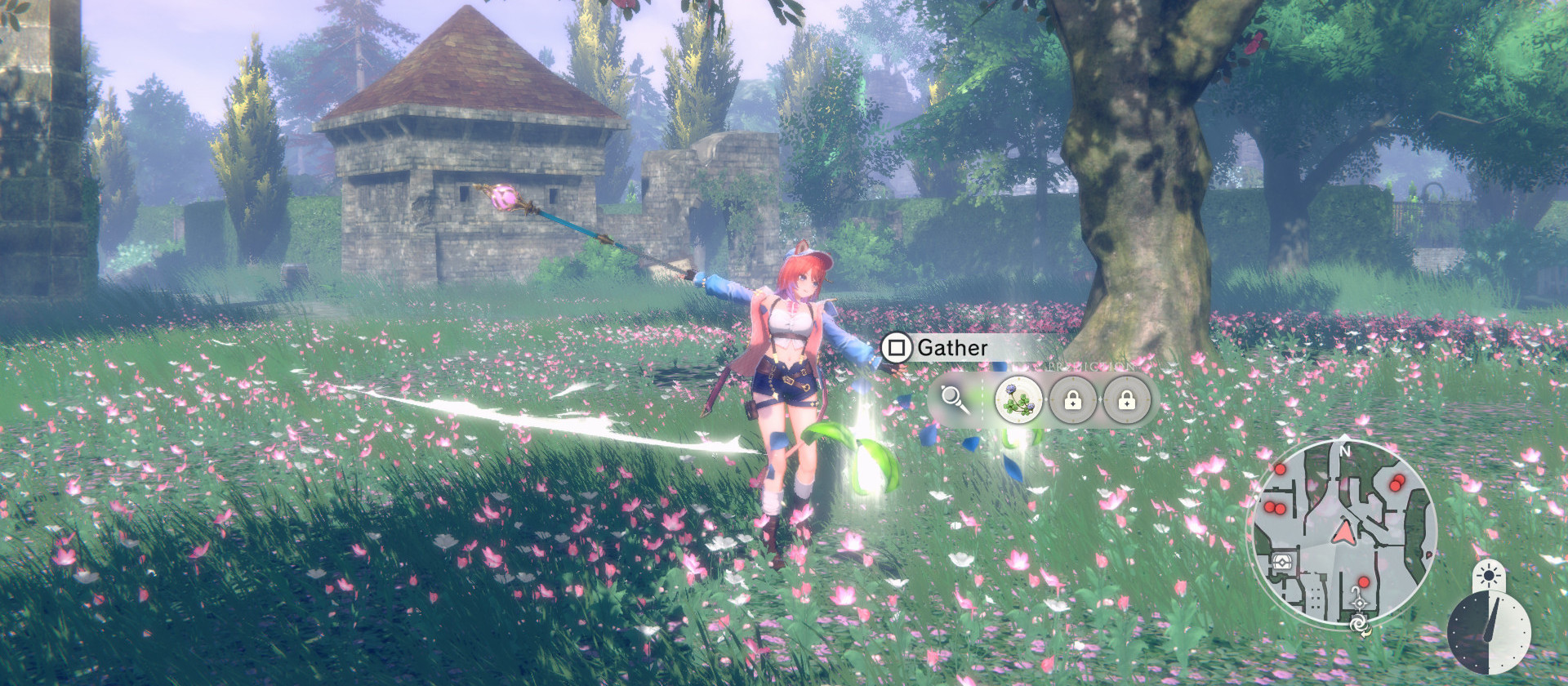Click the treasure chest marker on the minimap
The image size is (1568, 686).
coord(1282,562)
